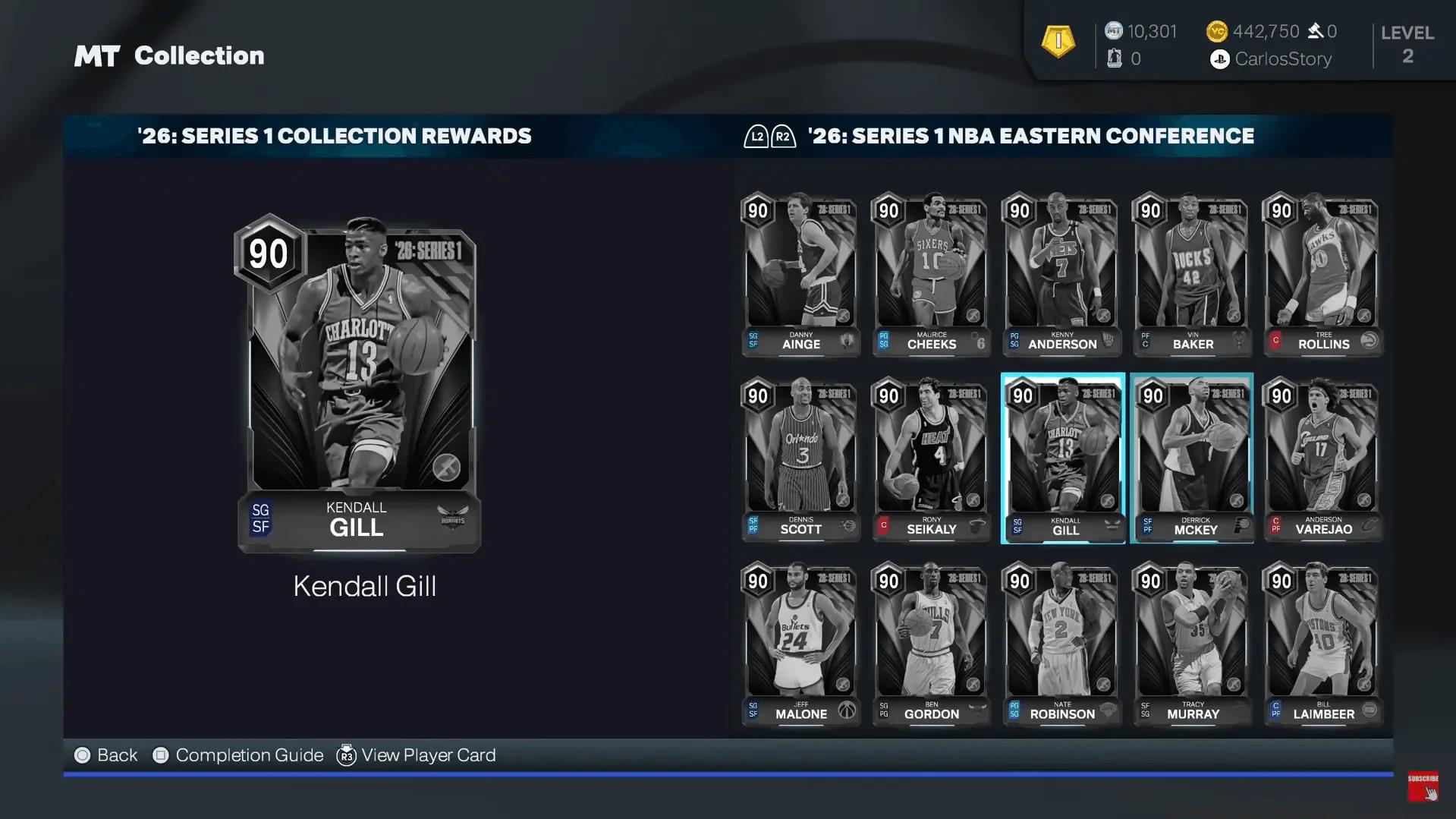The height and width of the screenshot is (819, 1456).
Task: Choose the Rony Seikaly card
Action: (x=931, y=459)
